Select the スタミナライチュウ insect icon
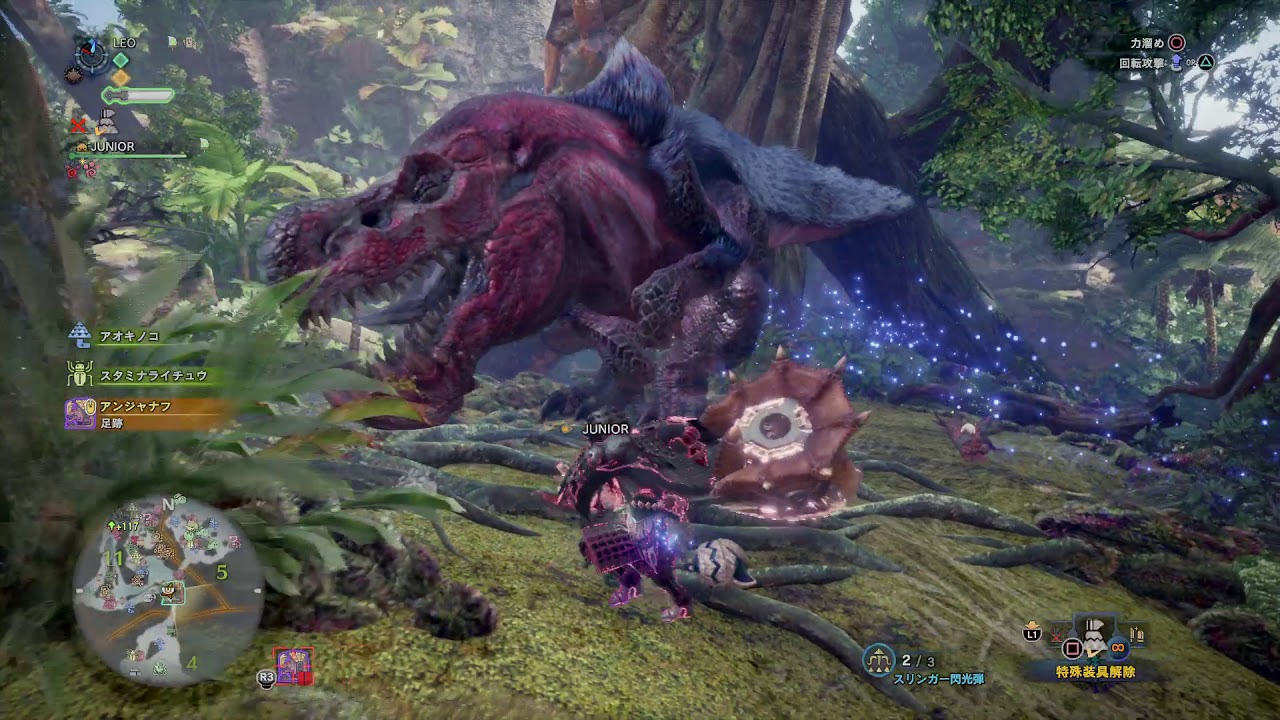The image size is (1280, 720). point(78,373)
